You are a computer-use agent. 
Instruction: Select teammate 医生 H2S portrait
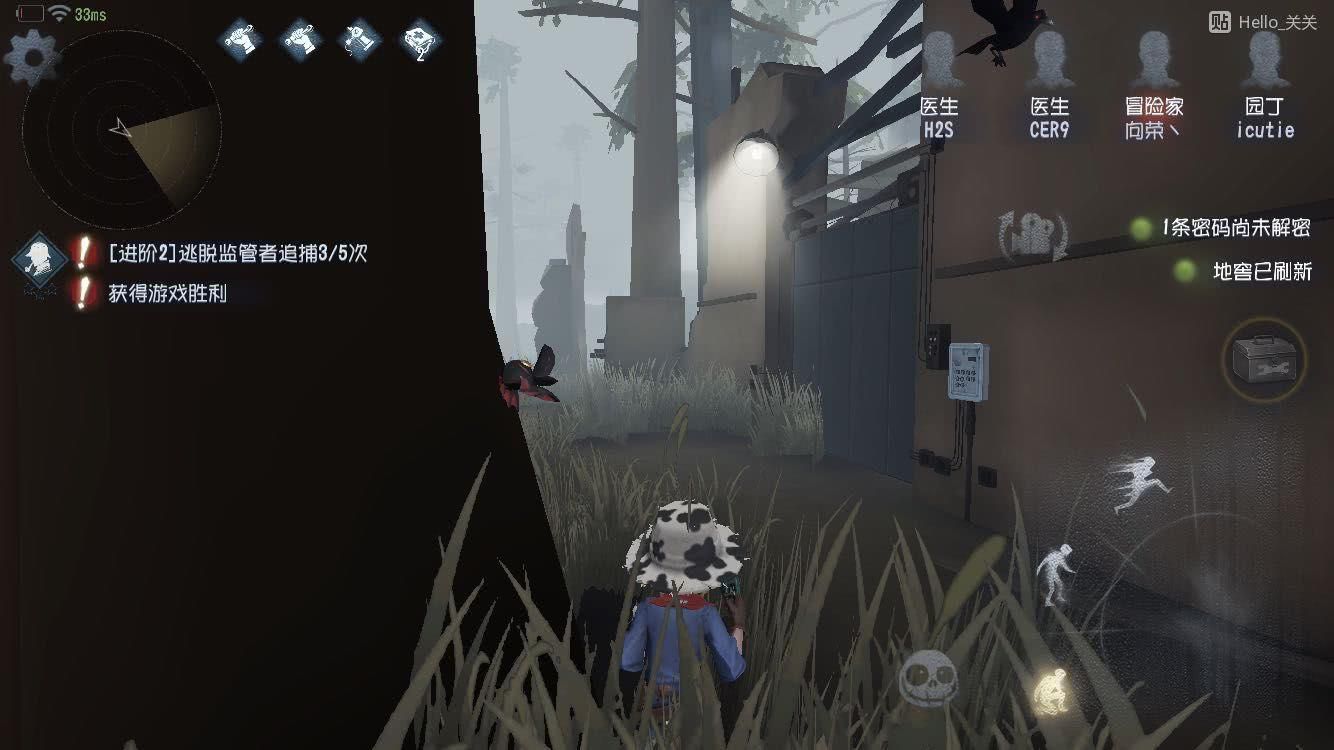[940, 85]
